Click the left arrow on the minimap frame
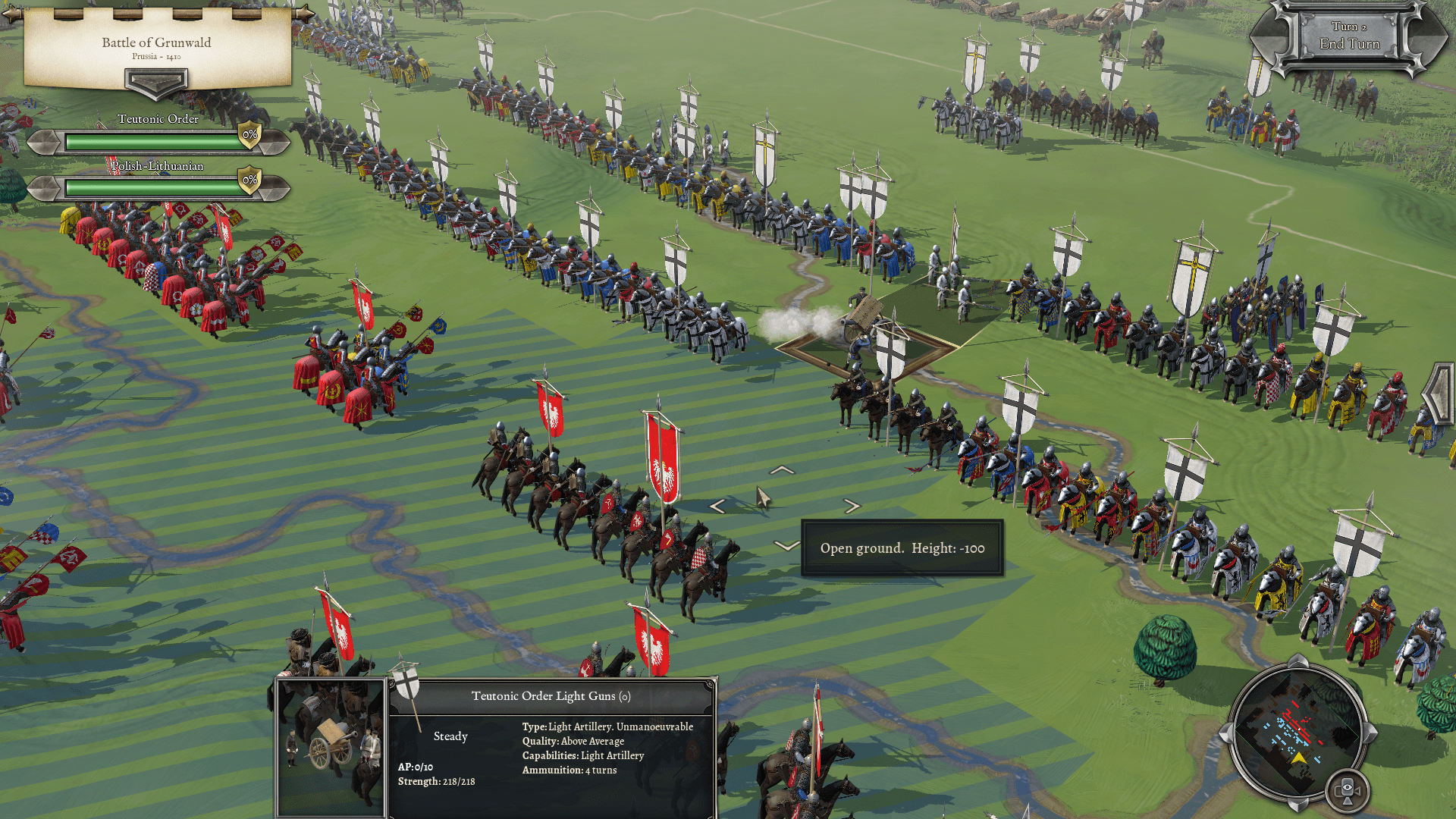 1225,734
